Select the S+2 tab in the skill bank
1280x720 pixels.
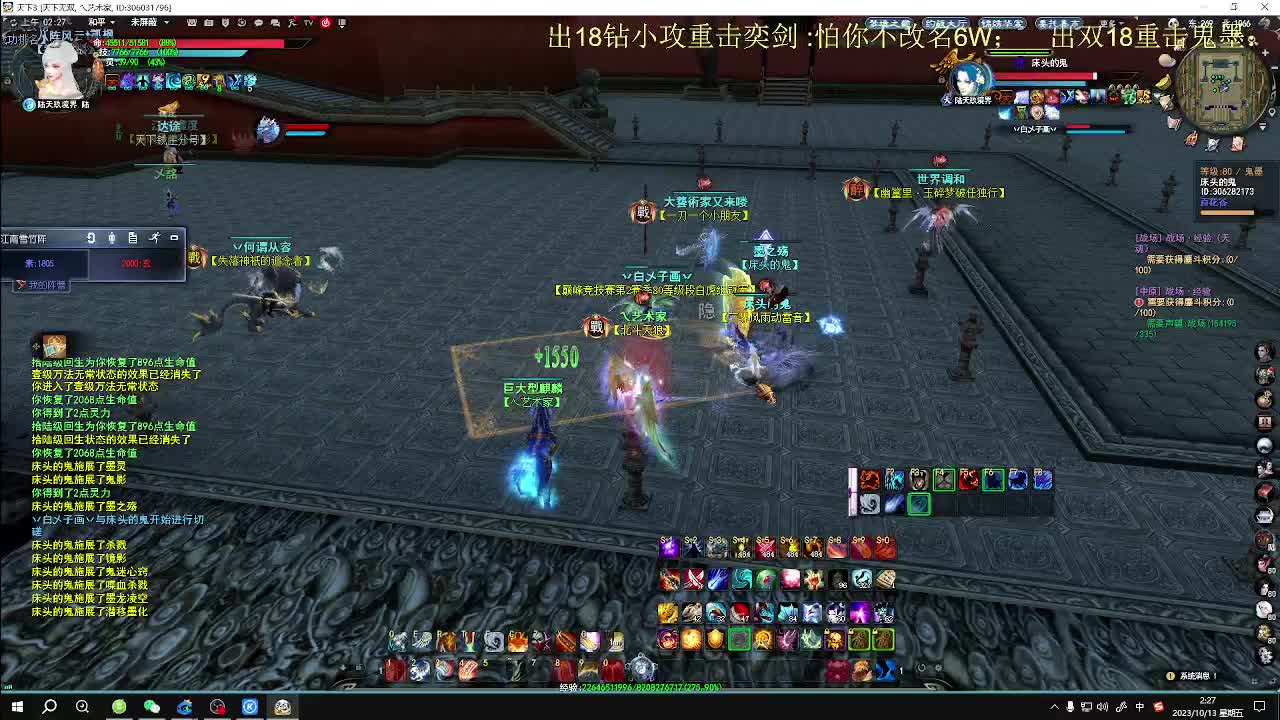tap(690, 539)
